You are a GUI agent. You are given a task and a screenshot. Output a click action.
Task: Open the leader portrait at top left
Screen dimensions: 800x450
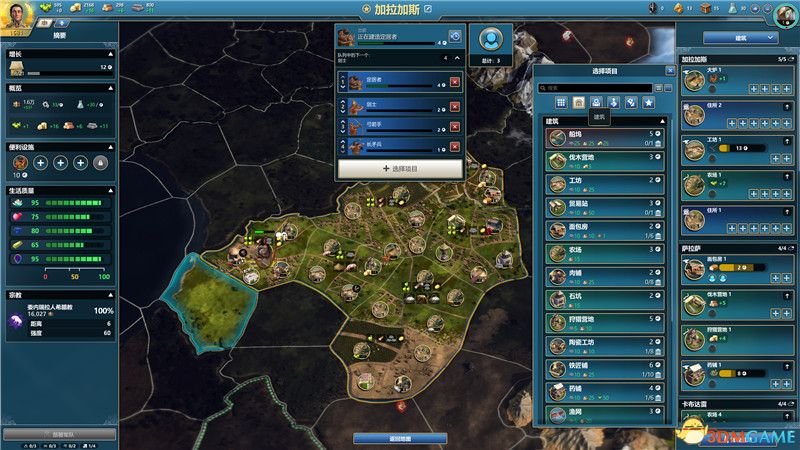coord(20,17)
